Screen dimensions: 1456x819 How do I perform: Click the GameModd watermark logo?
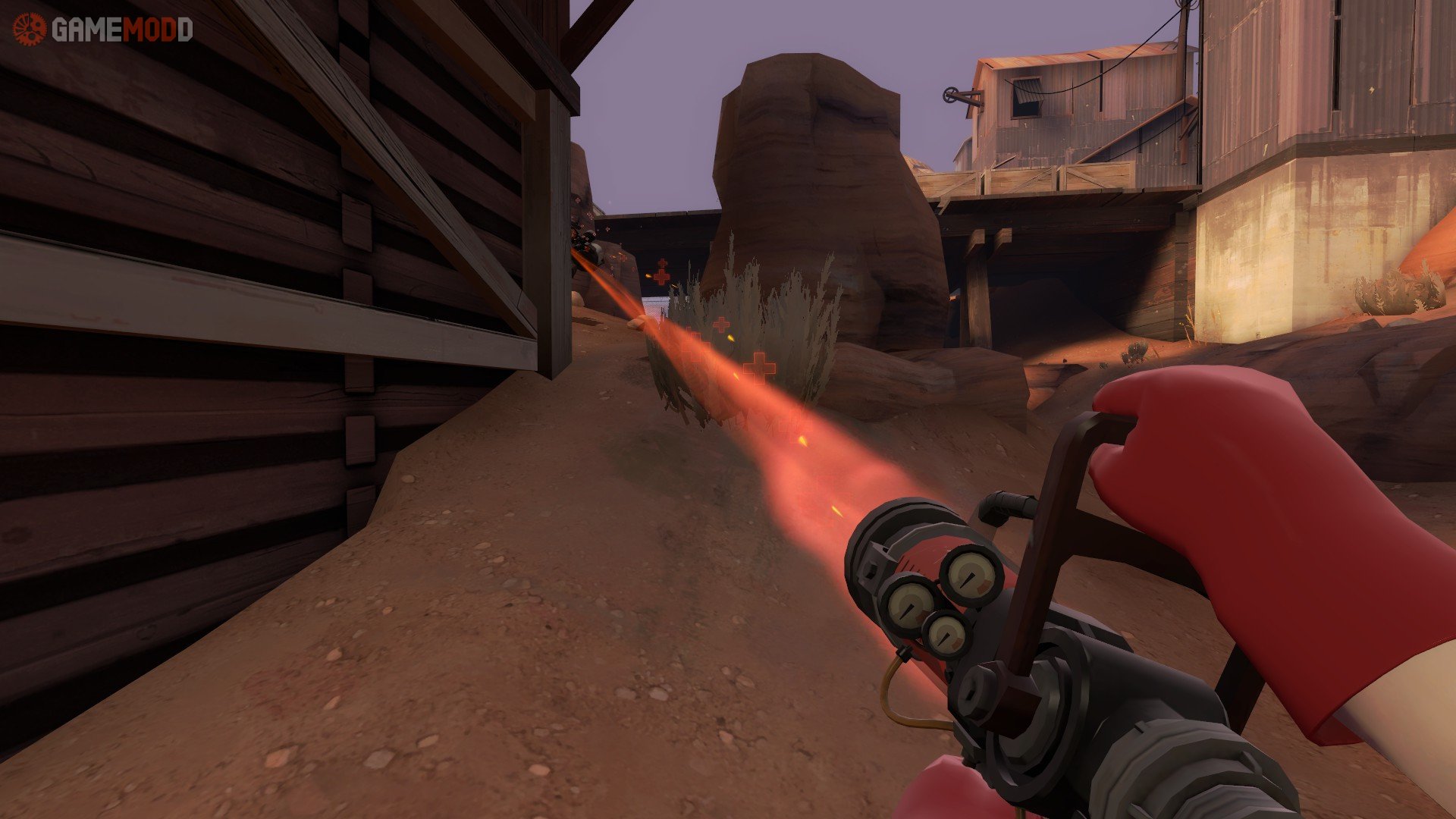click(x=102, y=30)
